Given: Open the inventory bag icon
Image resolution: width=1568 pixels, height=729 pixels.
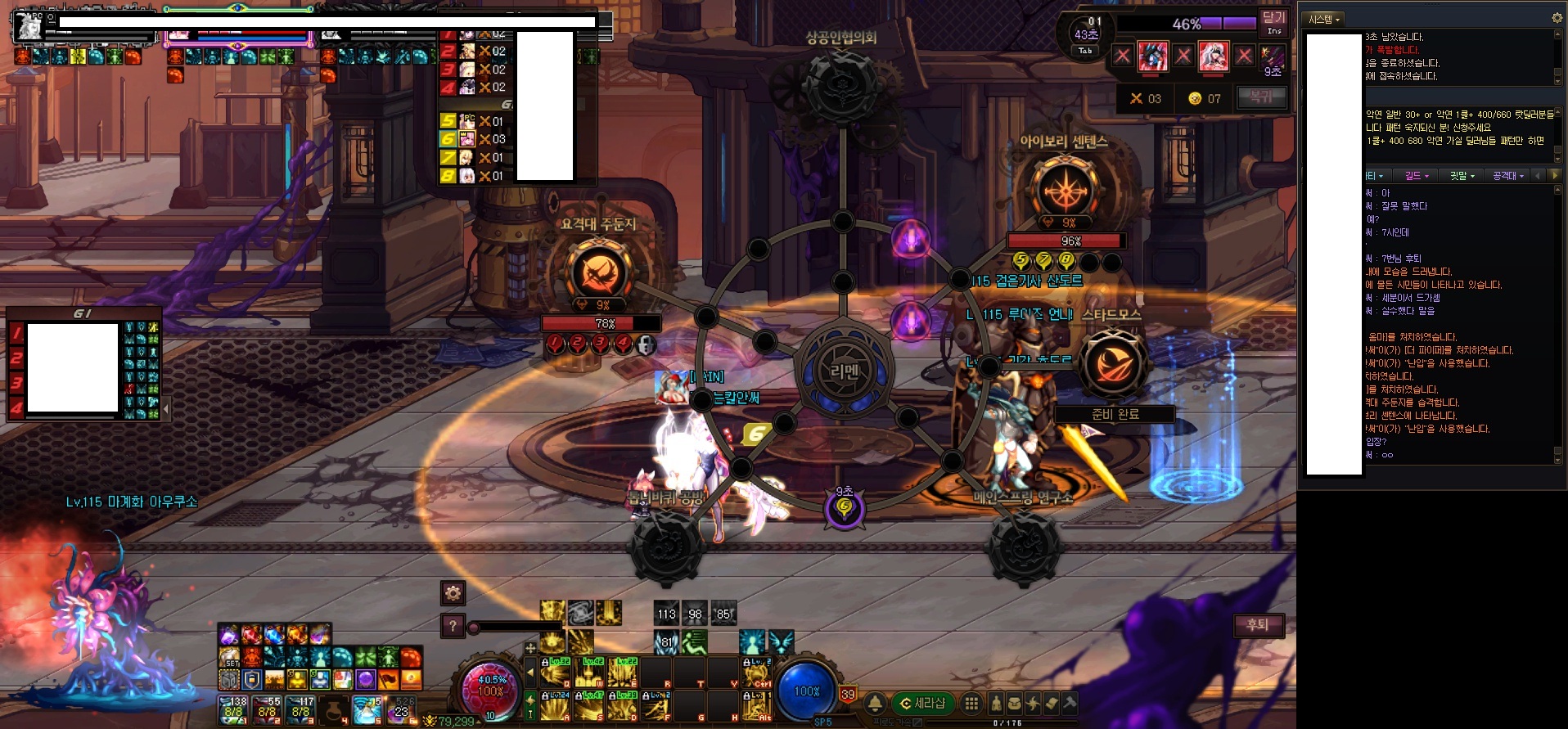Looking at the screenshot, I should pyautogui.click(x=1014, y=703).
